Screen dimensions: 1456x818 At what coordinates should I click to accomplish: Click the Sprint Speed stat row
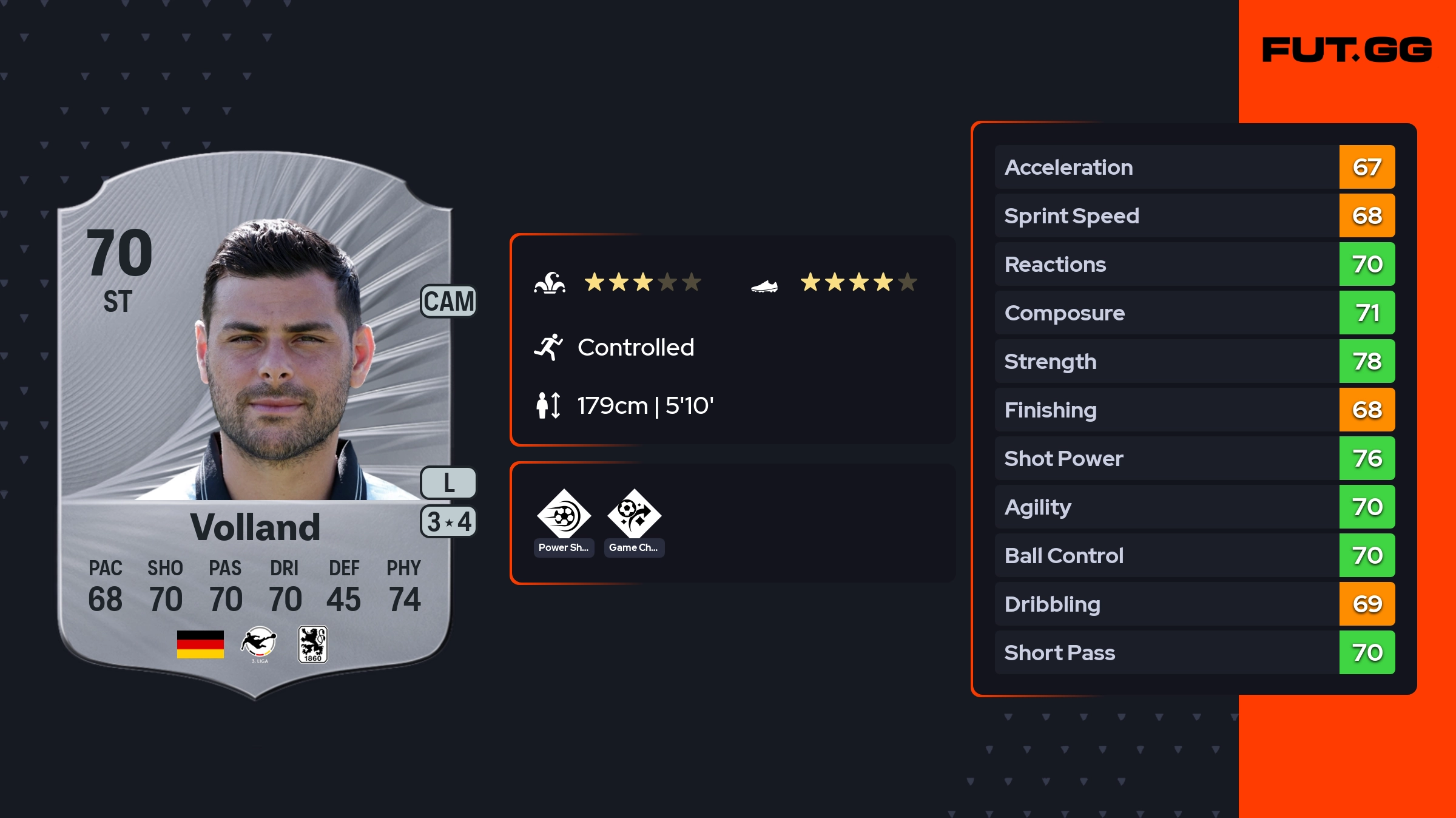tap(1194, 215)
